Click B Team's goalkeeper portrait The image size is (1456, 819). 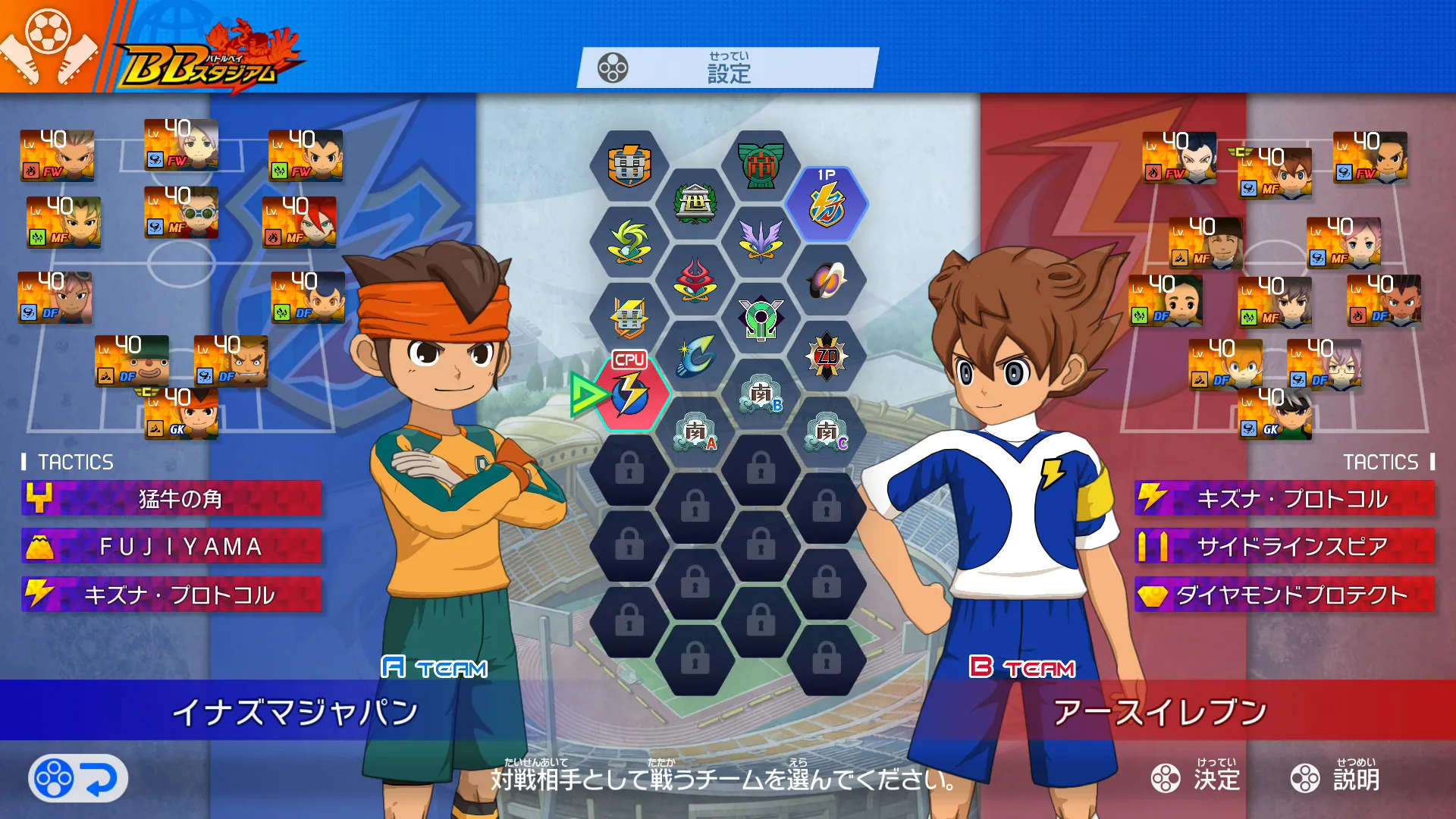[1276, 414]
